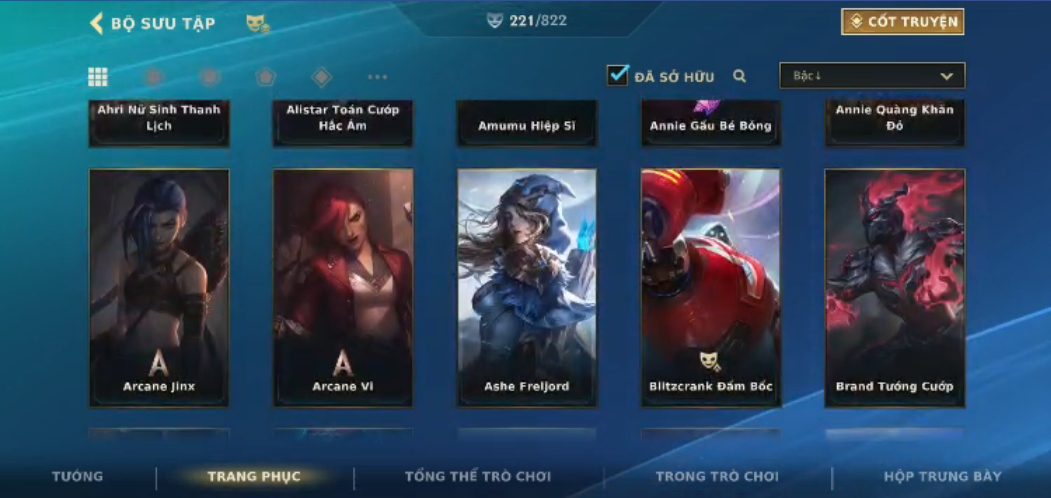Image resolution: width=1051 pixels, height=498 pixels.
Task: Toggle the Đã Sở Hữu owned checkbox
Action: click(x=618, y=75)
